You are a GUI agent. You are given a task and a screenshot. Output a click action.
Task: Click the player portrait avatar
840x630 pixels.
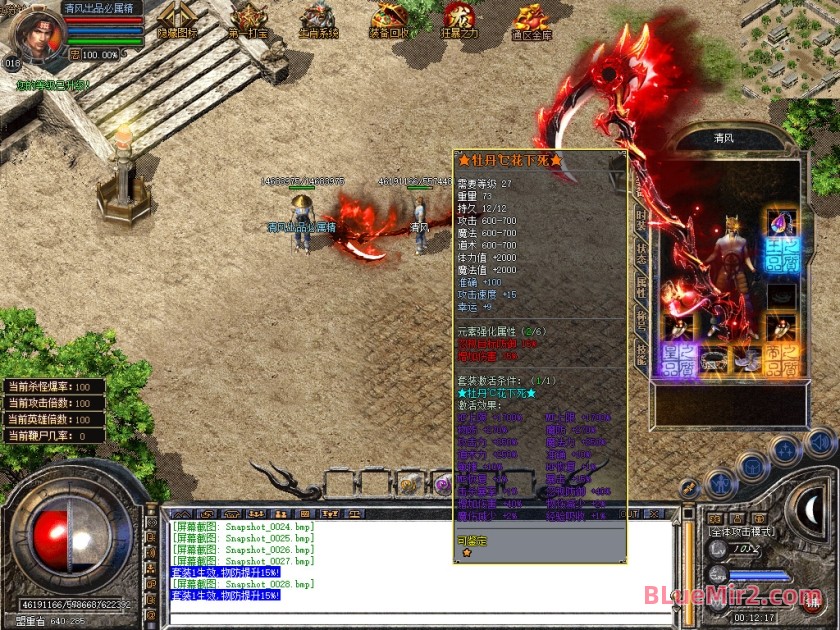pos(35,32)
